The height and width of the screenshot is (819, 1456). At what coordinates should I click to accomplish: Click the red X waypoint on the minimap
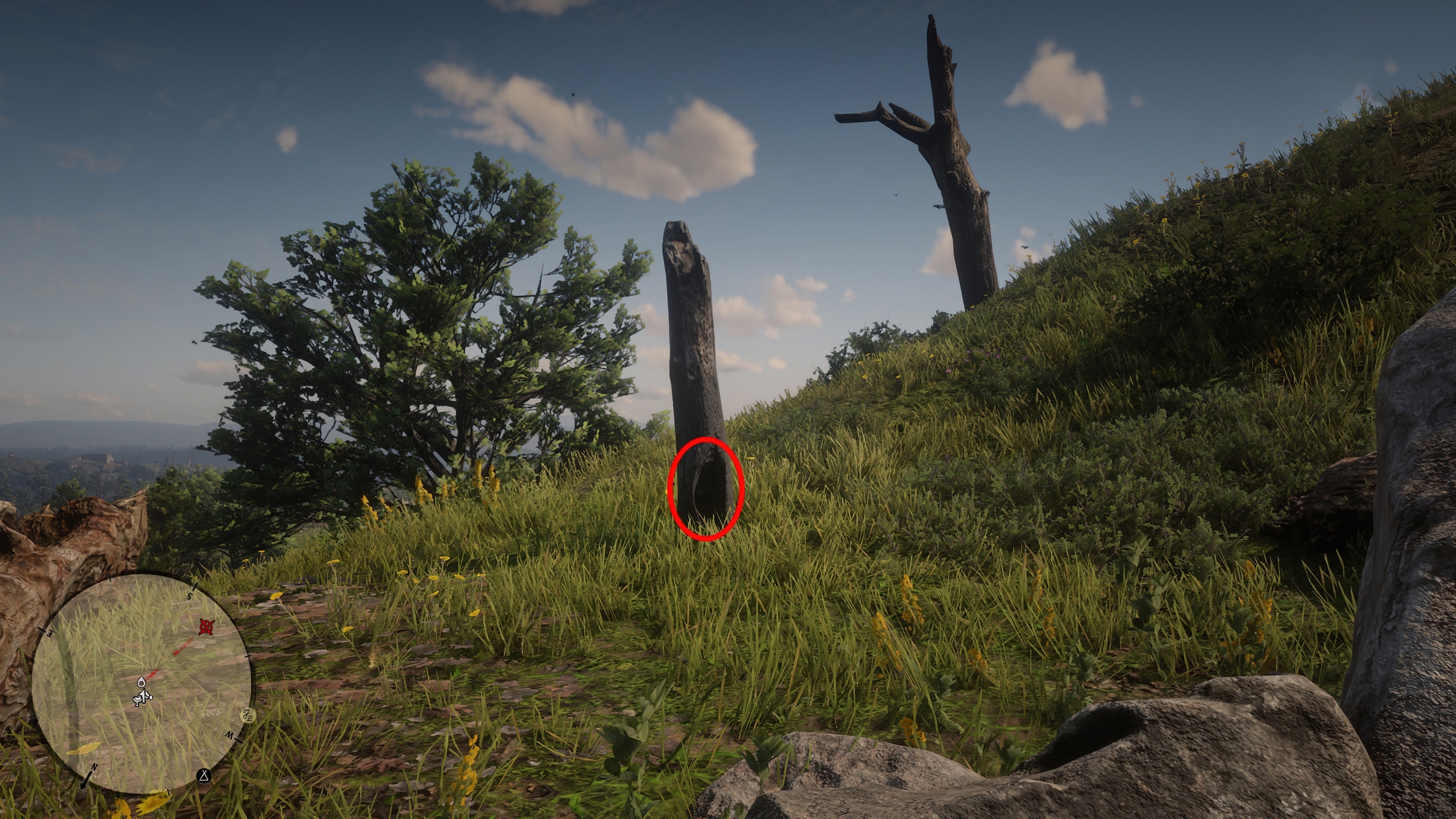[207, 626]
